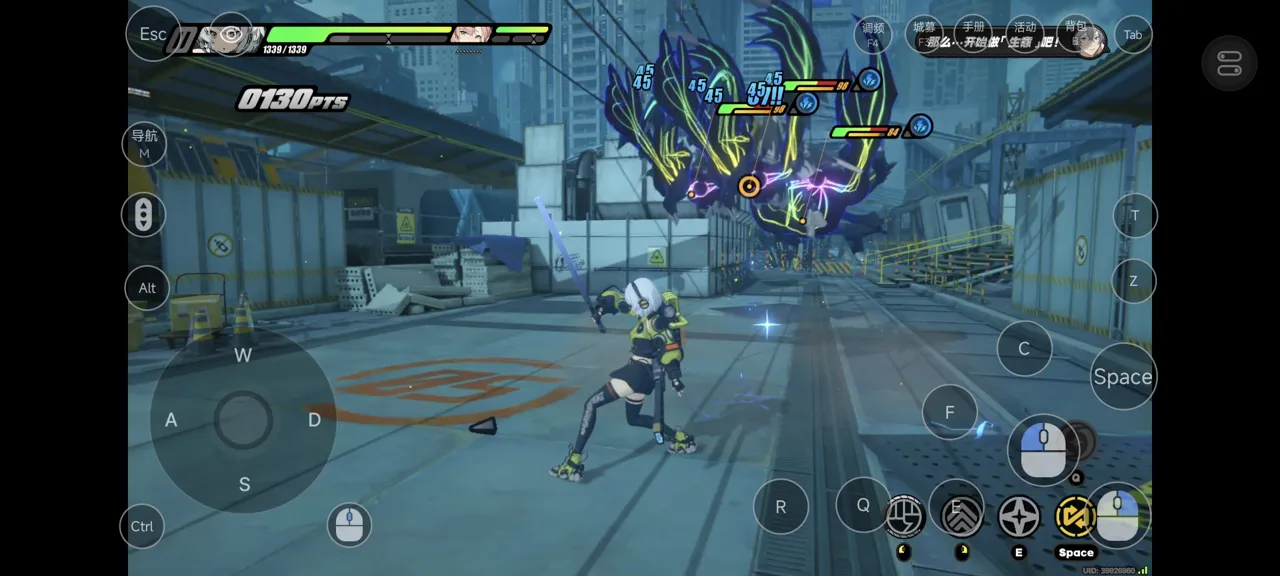Screen dimensions: 1280x576
Task: Open the 调频 signal search button
Action: click(873, 34)
